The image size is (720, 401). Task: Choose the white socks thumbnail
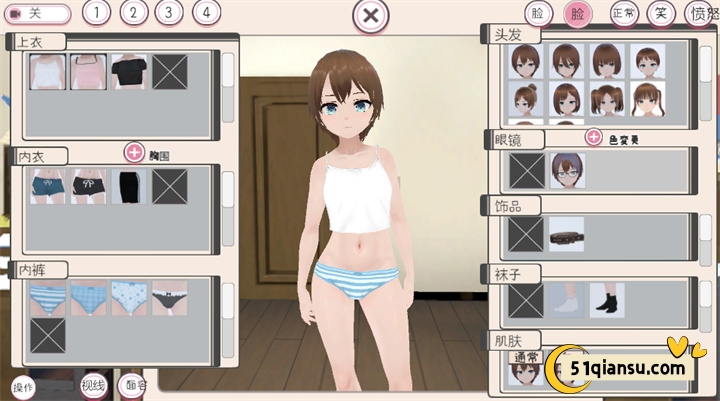coord(566,299)
